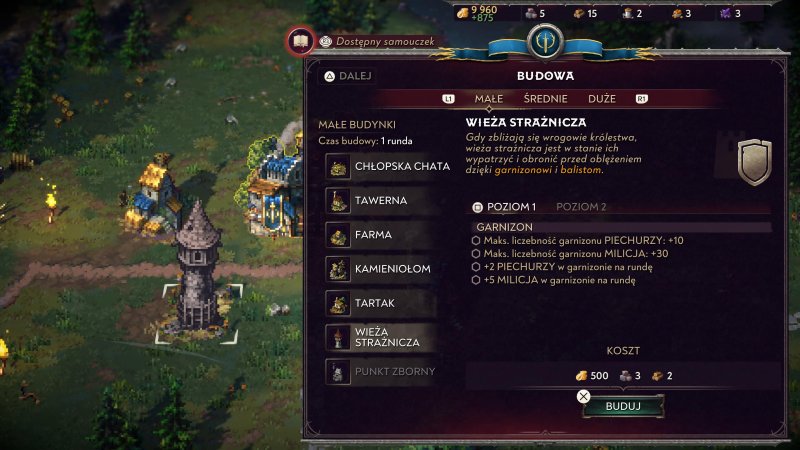The width and height of the screenshot is (800, 450).
Task: Show Poziom 2 upgrade details
Action: [580, 207]
